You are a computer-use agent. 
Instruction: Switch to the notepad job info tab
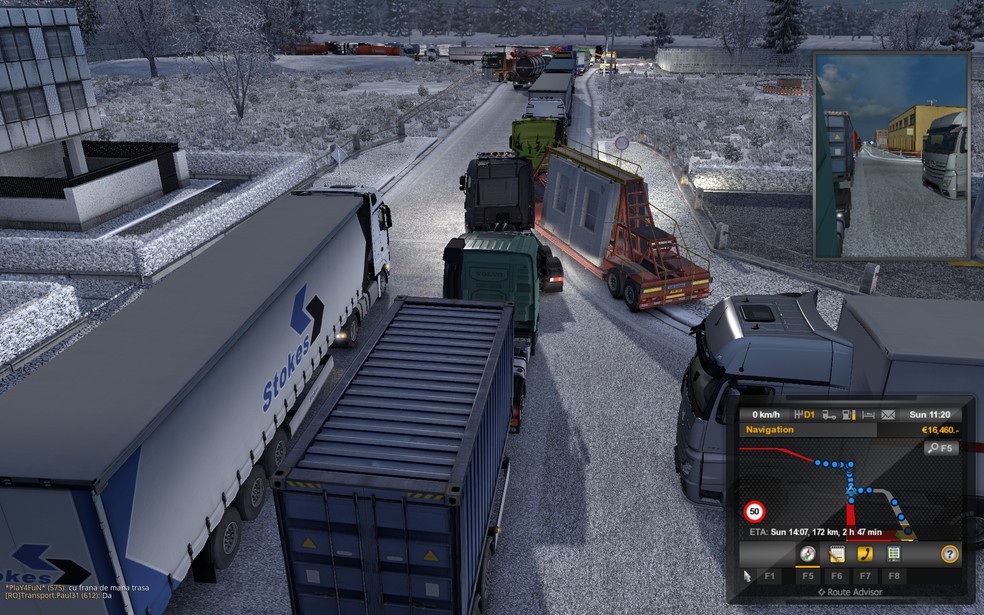[837, 553]
